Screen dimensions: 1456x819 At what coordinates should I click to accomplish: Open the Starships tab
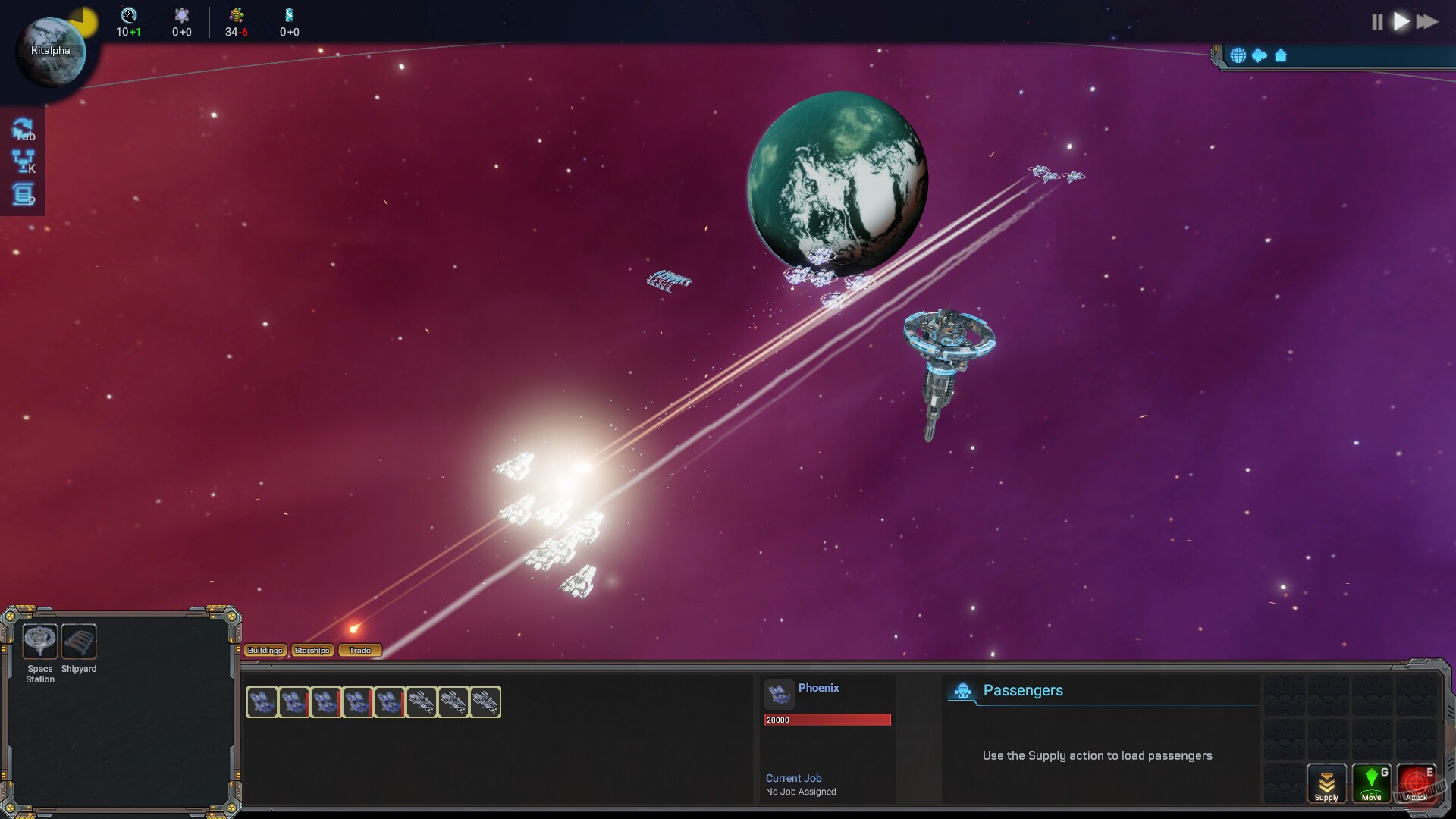(312, 650)
